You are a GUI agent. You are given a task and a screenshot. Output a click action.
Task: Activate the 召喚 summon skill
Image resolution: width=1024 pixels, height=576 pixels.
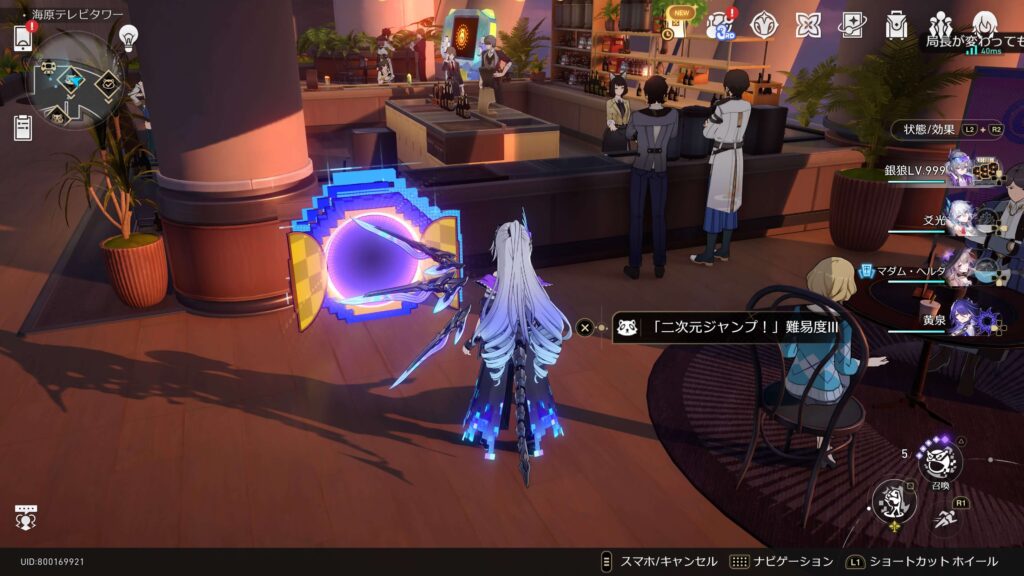[939, 460]
